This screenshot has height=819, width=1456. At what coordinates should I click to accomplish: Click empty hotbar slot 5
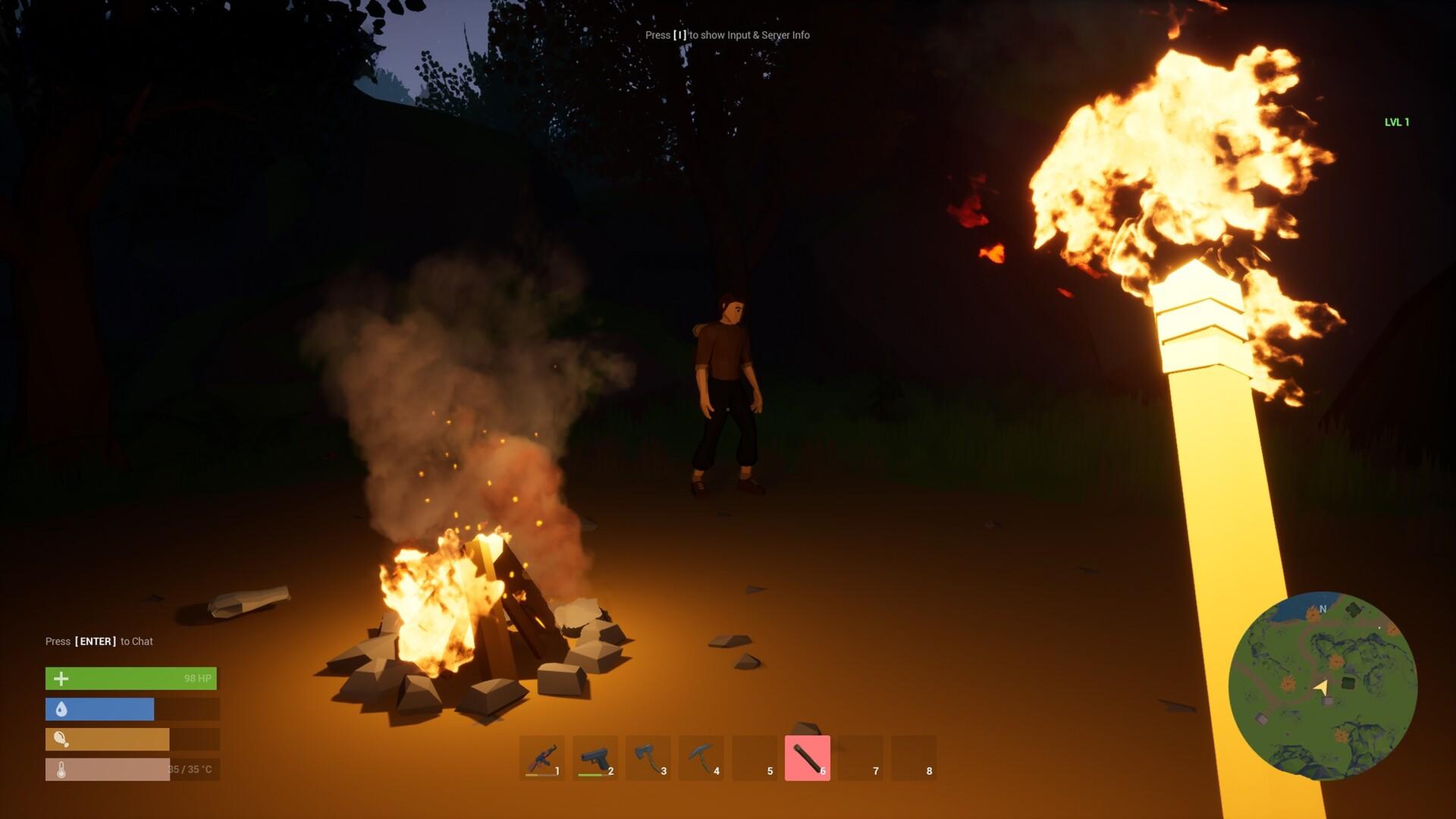coord(755,756)
